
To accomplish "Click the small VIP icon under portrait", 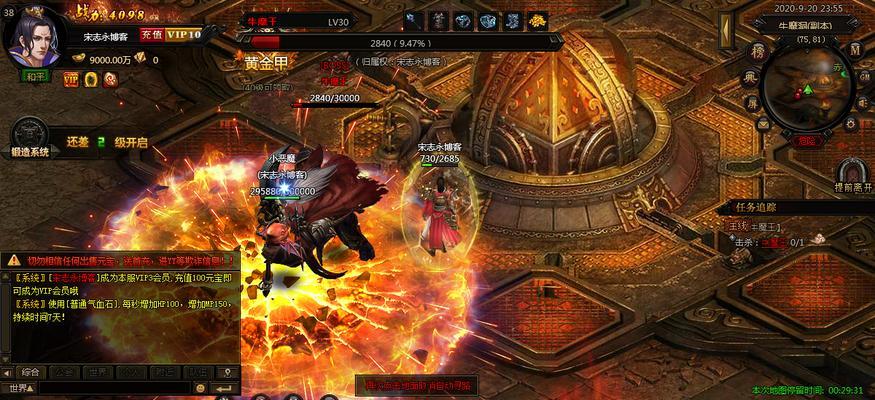I will tap(71, 78).
